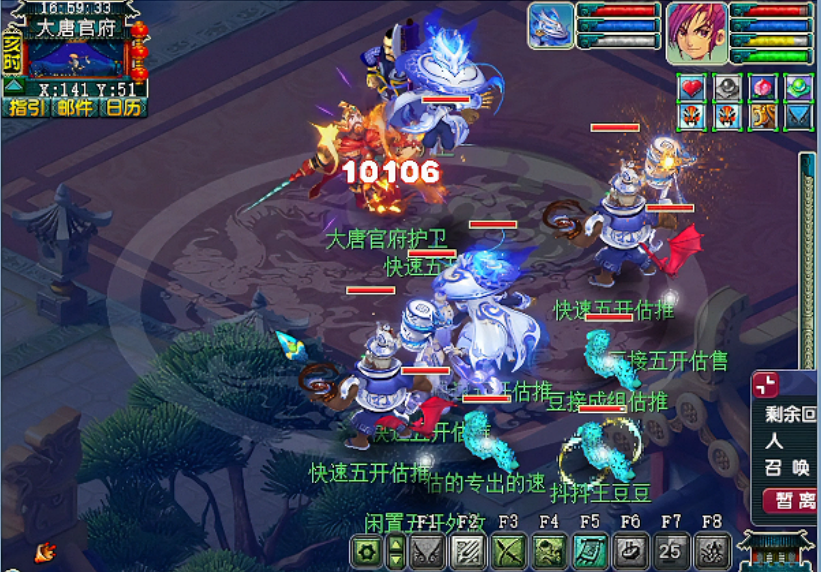Viewport: 821px width, 572px height.
Task: Open the 邮件 mail button
Action: 76,107
